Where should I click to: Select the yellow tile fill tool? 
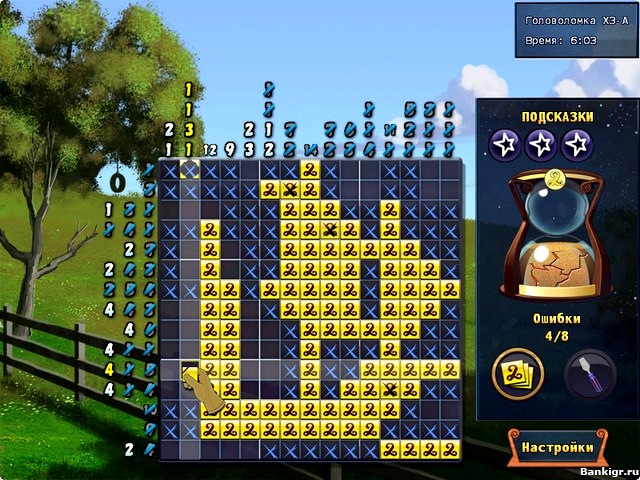pyautogui.click(x=518, y=374)
